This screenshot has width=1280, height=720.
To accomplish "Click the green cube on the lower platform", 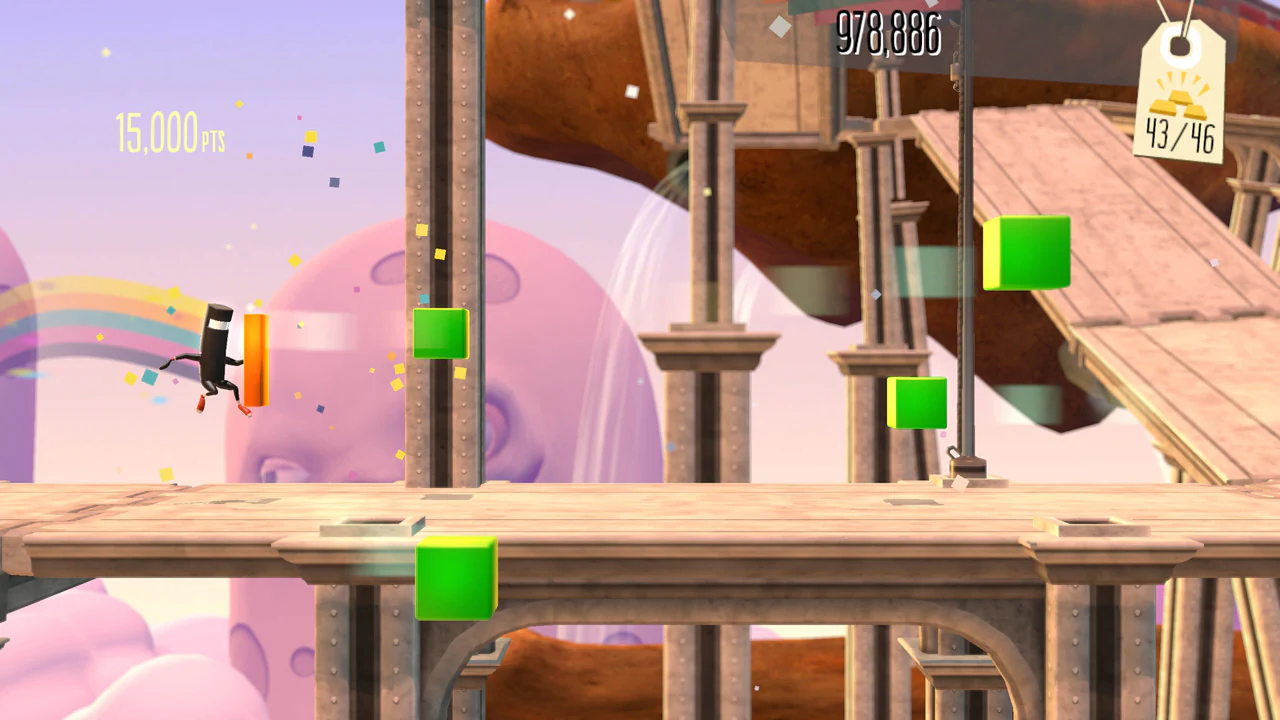I will click(x=456, y=578).
